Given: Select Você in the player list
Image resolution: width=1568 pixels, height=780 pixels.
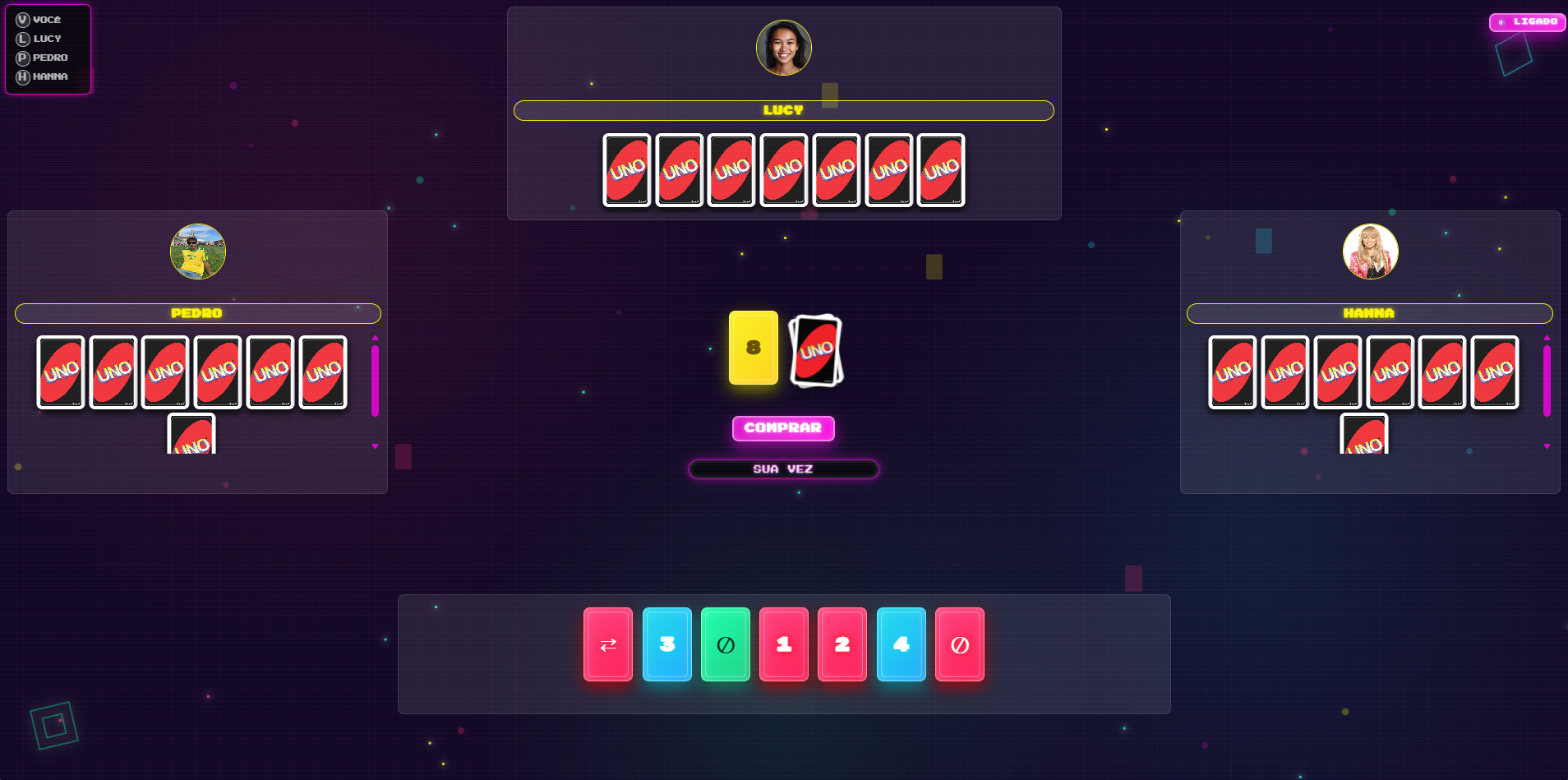Looking at the screenshot, I should click(x=39, y=20).
